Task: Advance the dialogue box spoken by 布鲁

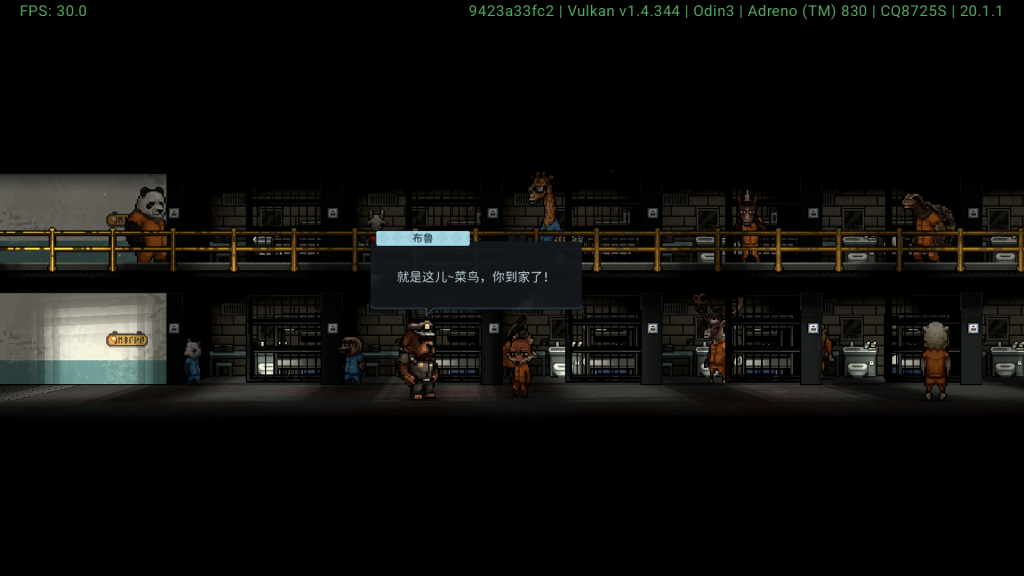Action: point(475,276)
